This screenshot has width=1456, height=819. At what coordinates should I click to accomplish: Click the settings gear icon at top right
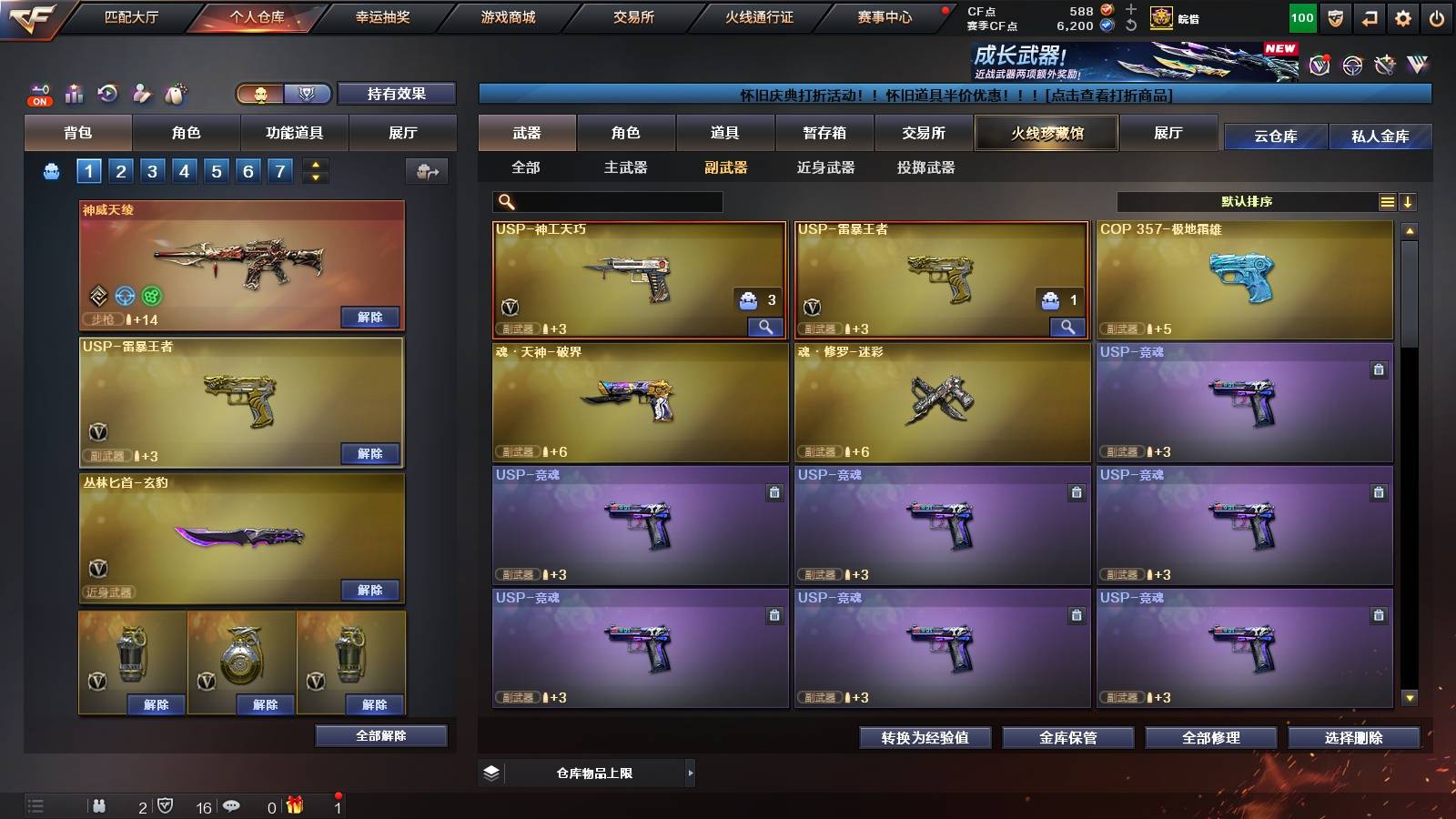pos(1402,16)
